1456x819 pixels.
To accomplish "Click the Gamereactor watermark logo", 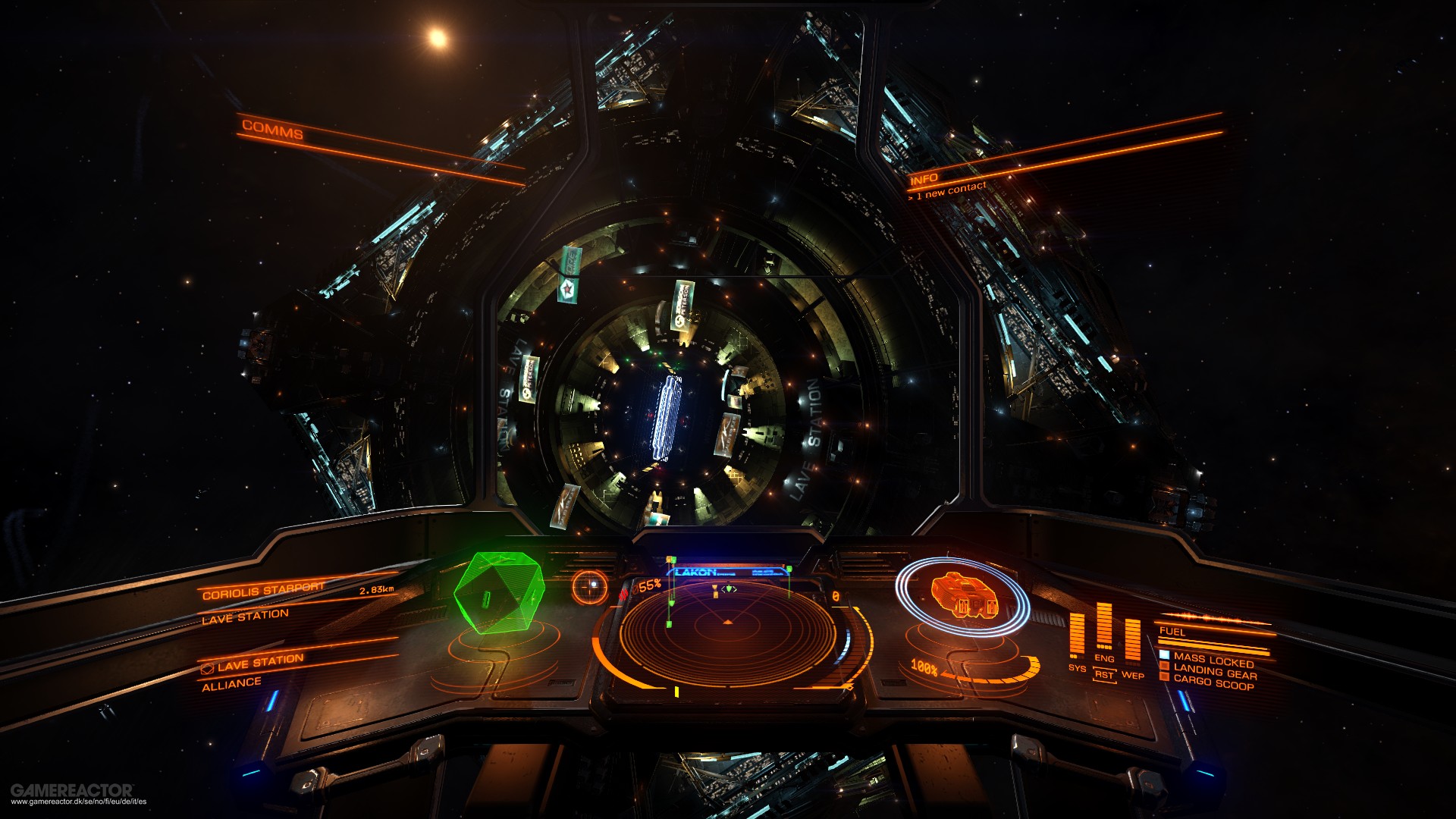I will point(72,790).
